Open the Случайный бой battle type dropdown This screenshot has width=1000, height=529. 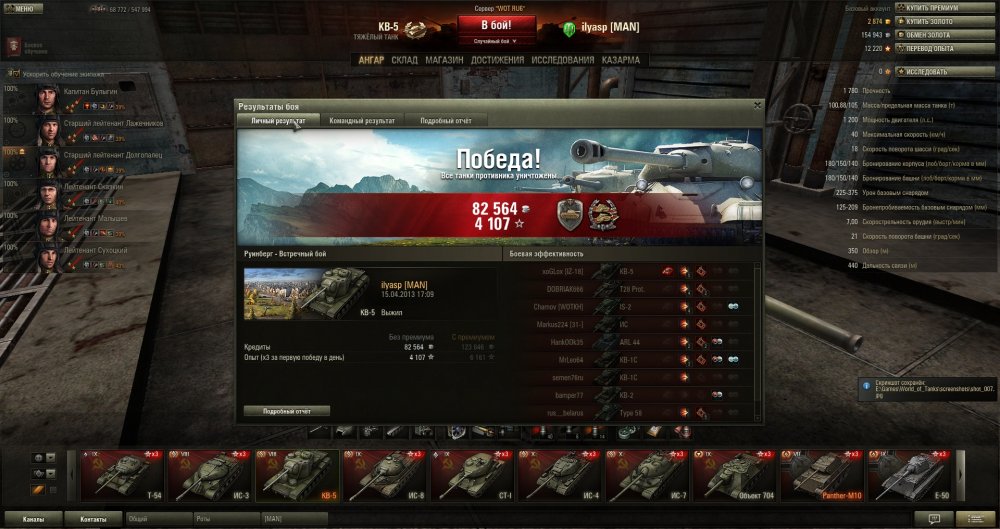click(x=496, y=41)
